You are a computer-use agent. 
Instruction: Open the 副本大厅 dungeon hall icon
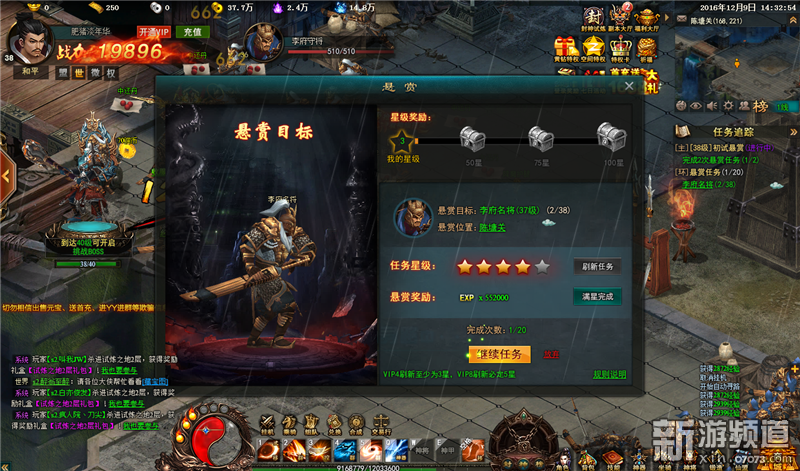pos(622,17)
